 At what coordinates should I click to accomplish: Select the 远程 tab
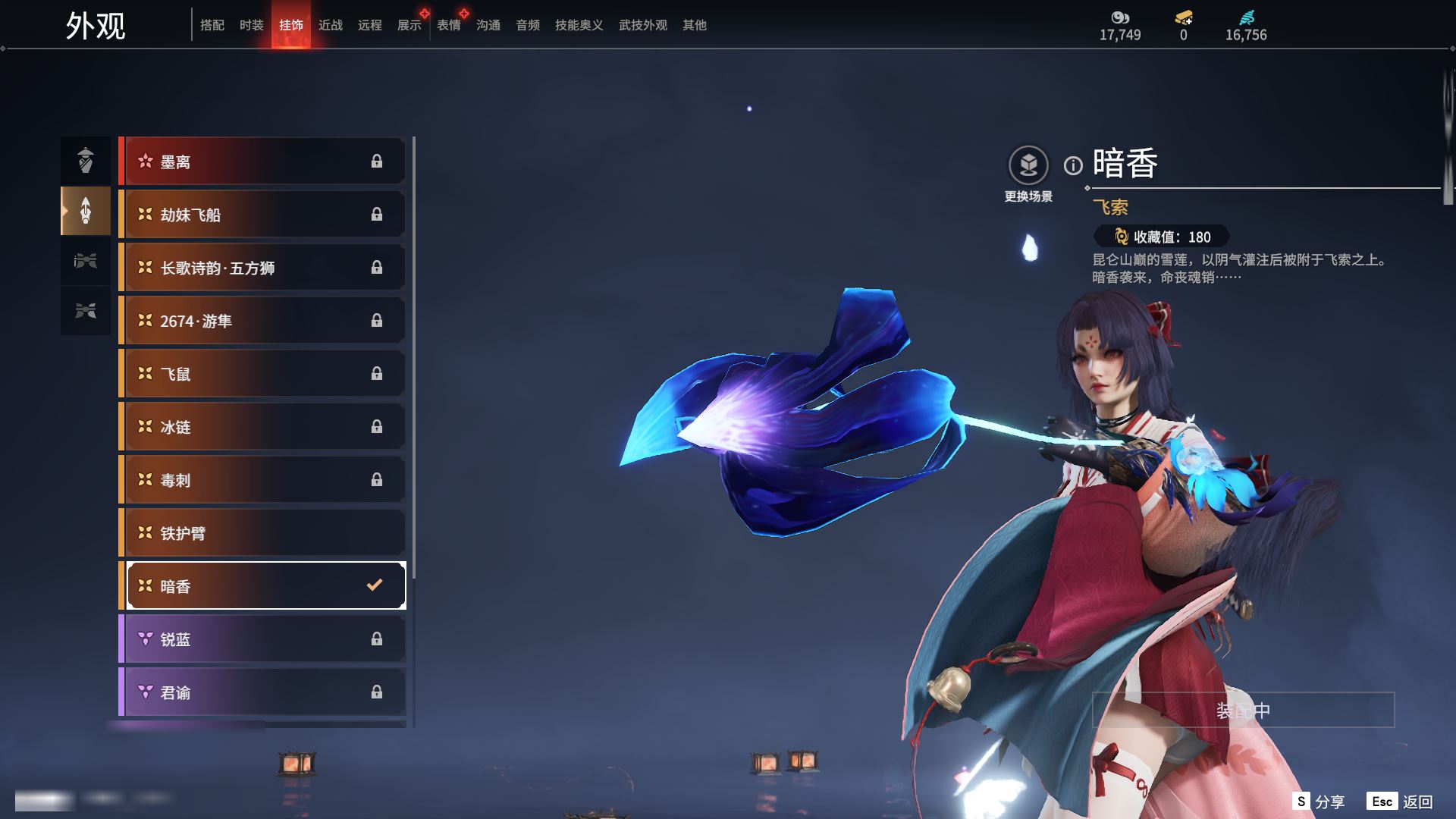(369, 25)
